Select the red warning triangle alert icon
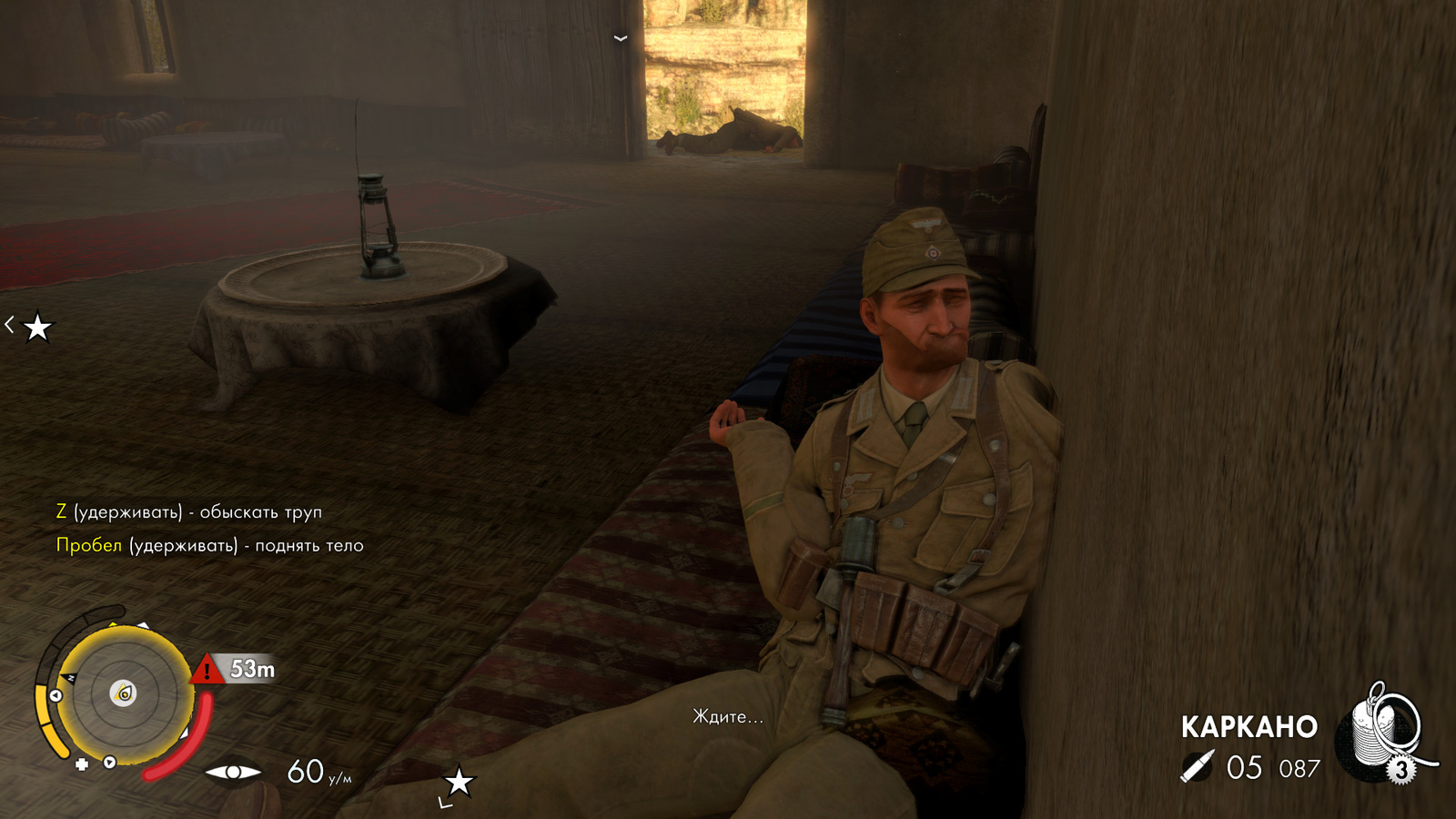 point(207,671)
